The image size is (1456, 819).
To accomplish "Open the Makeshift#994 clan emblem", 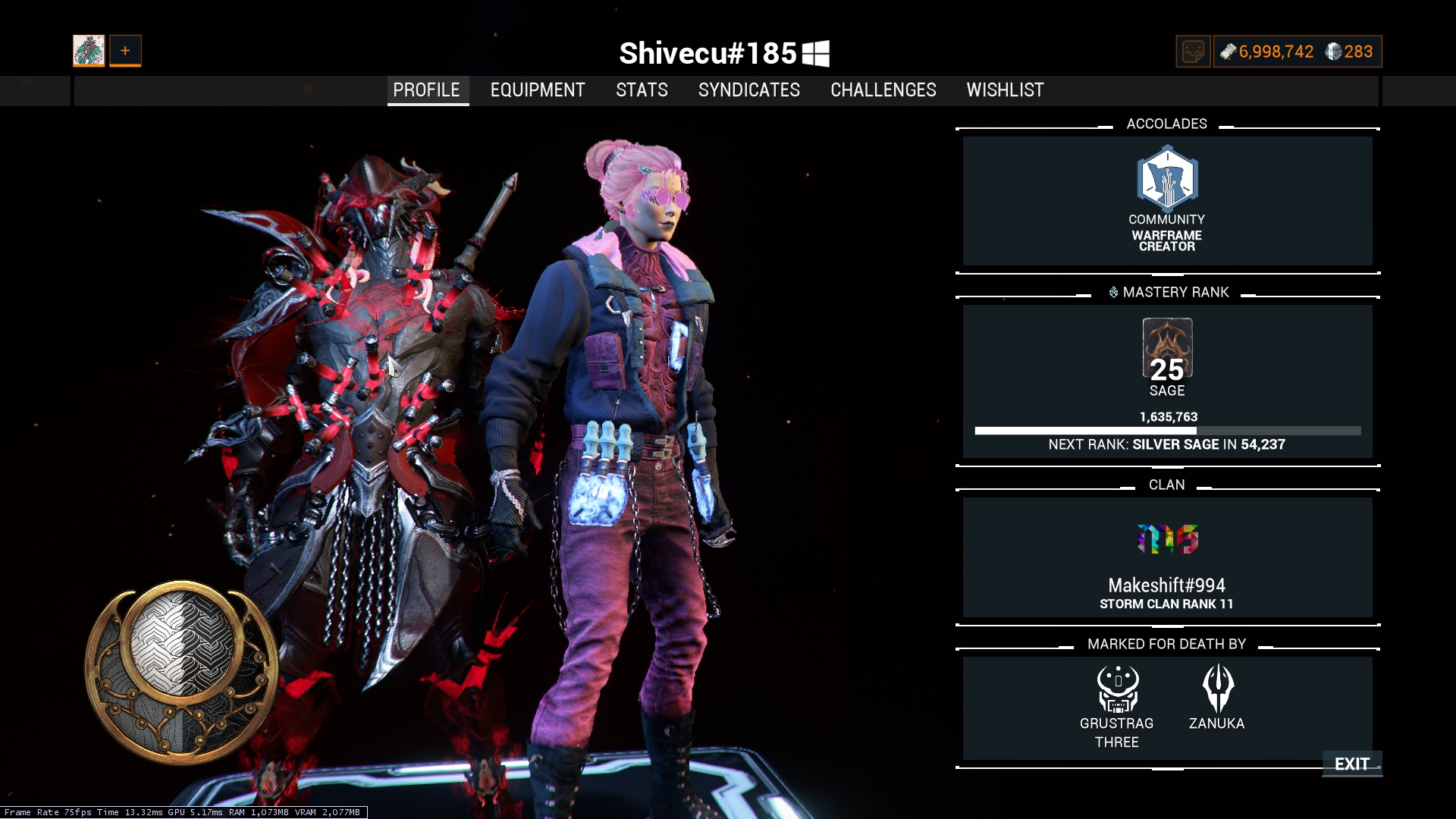I will pyautogui.click(x=1167, y=539).
